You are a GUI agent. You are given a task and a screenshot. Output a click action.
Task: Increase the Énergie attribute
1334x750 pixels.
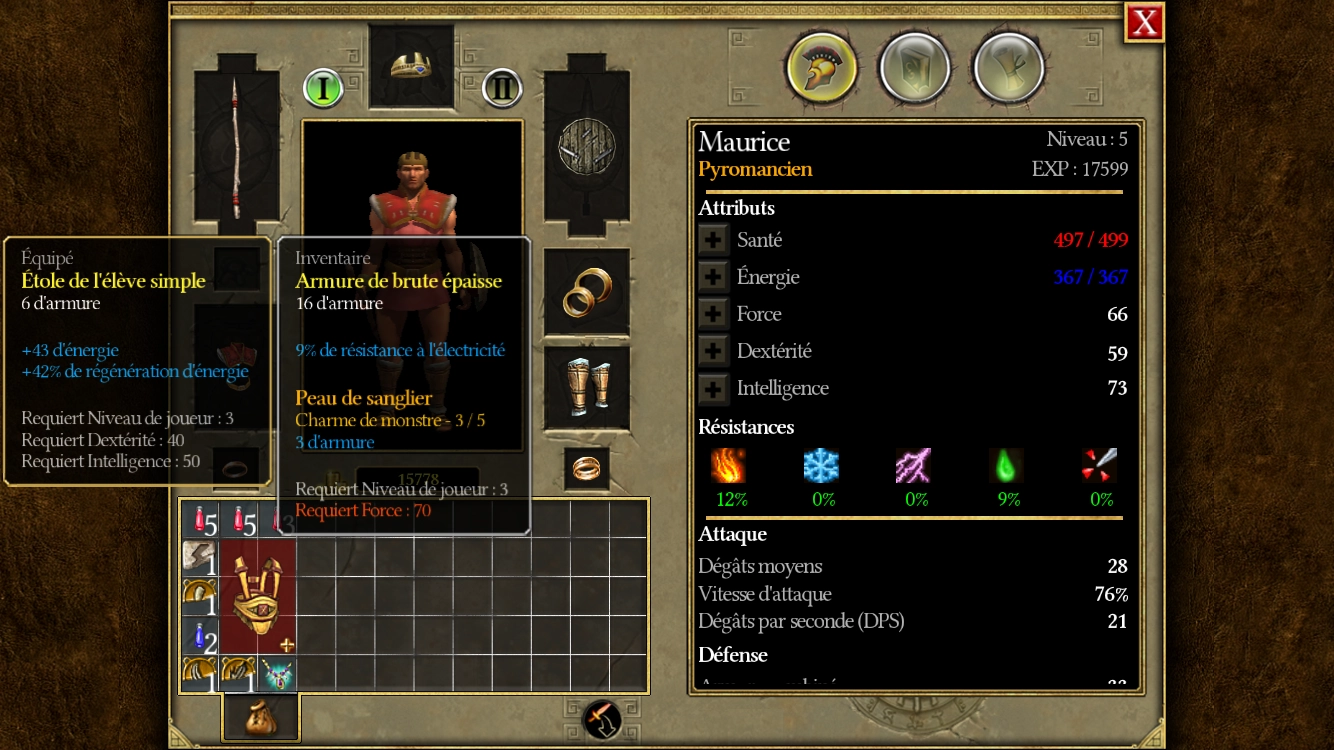(x=713, y=277)
